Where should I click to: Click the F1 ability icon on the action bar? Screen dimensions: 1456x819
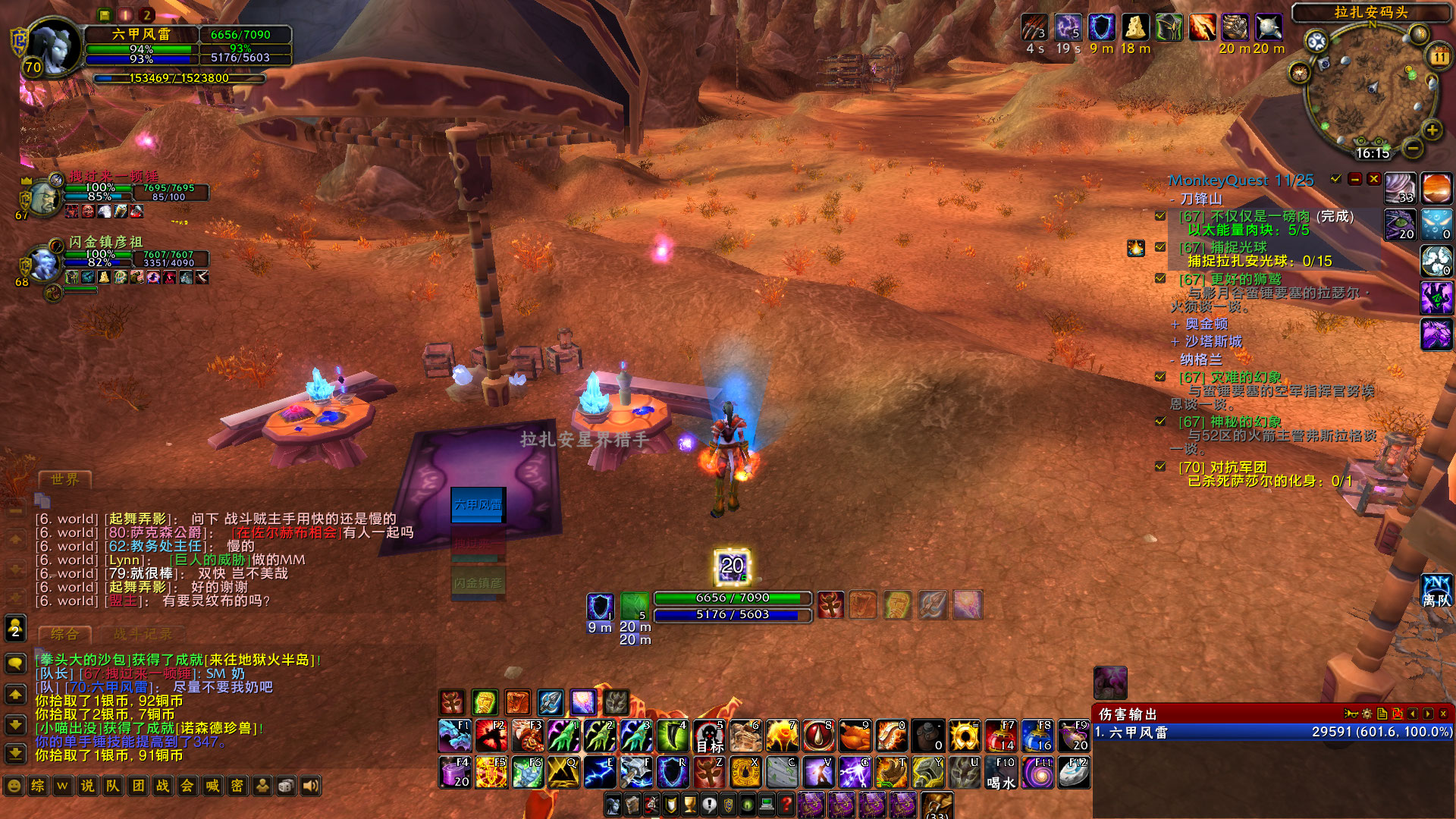click(456, 736)
